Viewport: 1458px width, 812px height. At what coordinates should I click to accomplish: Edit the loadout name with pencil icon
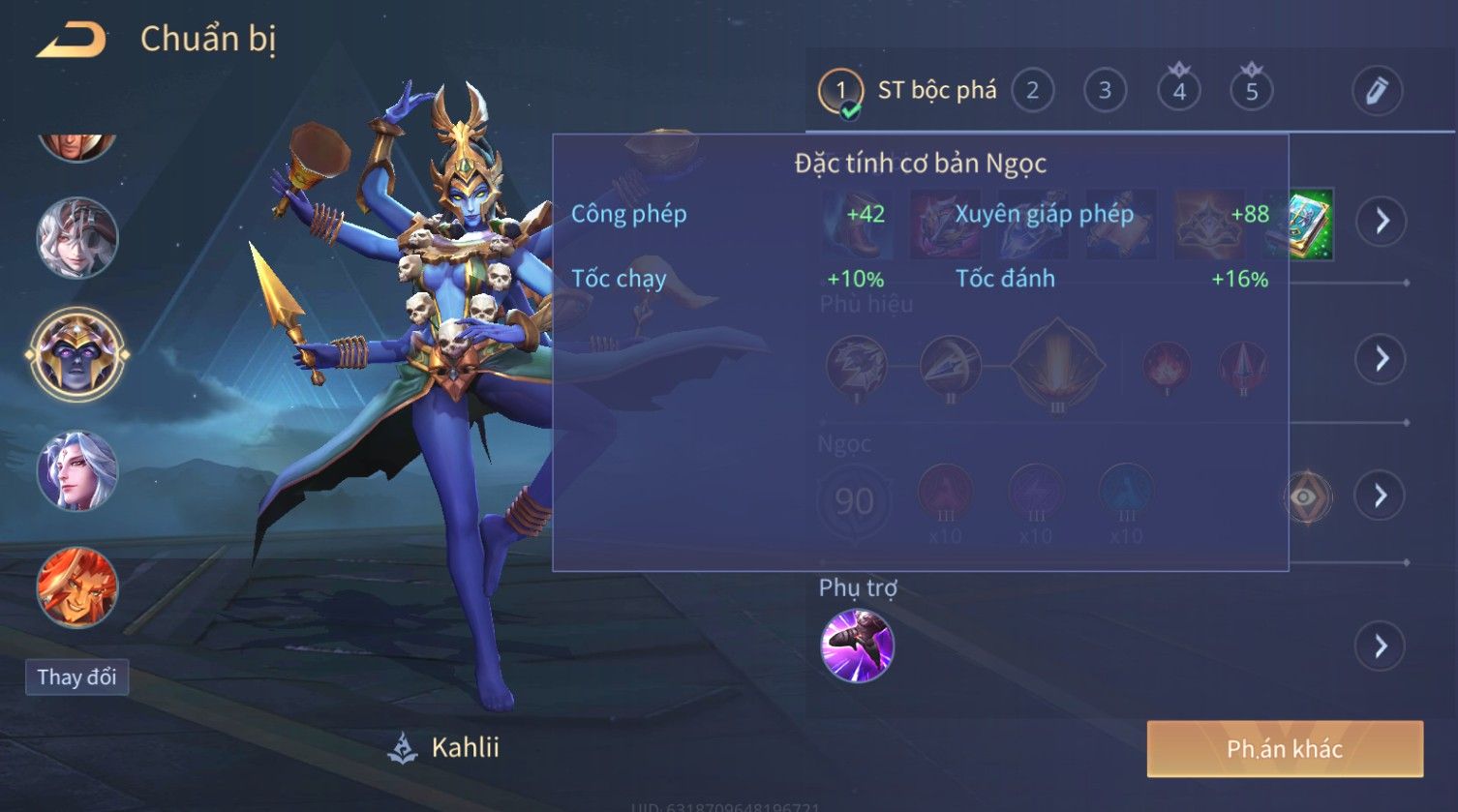(x=1377, y=91)
